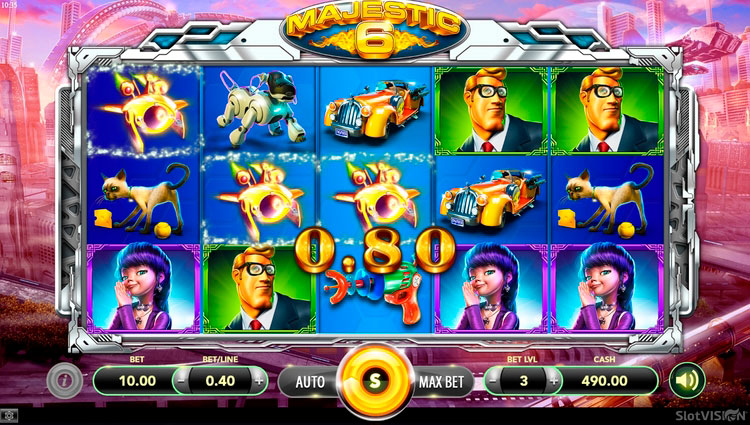Increase the bet per line
The width and height of the screenshot is (750, 425).
click(x=259, y=380)
